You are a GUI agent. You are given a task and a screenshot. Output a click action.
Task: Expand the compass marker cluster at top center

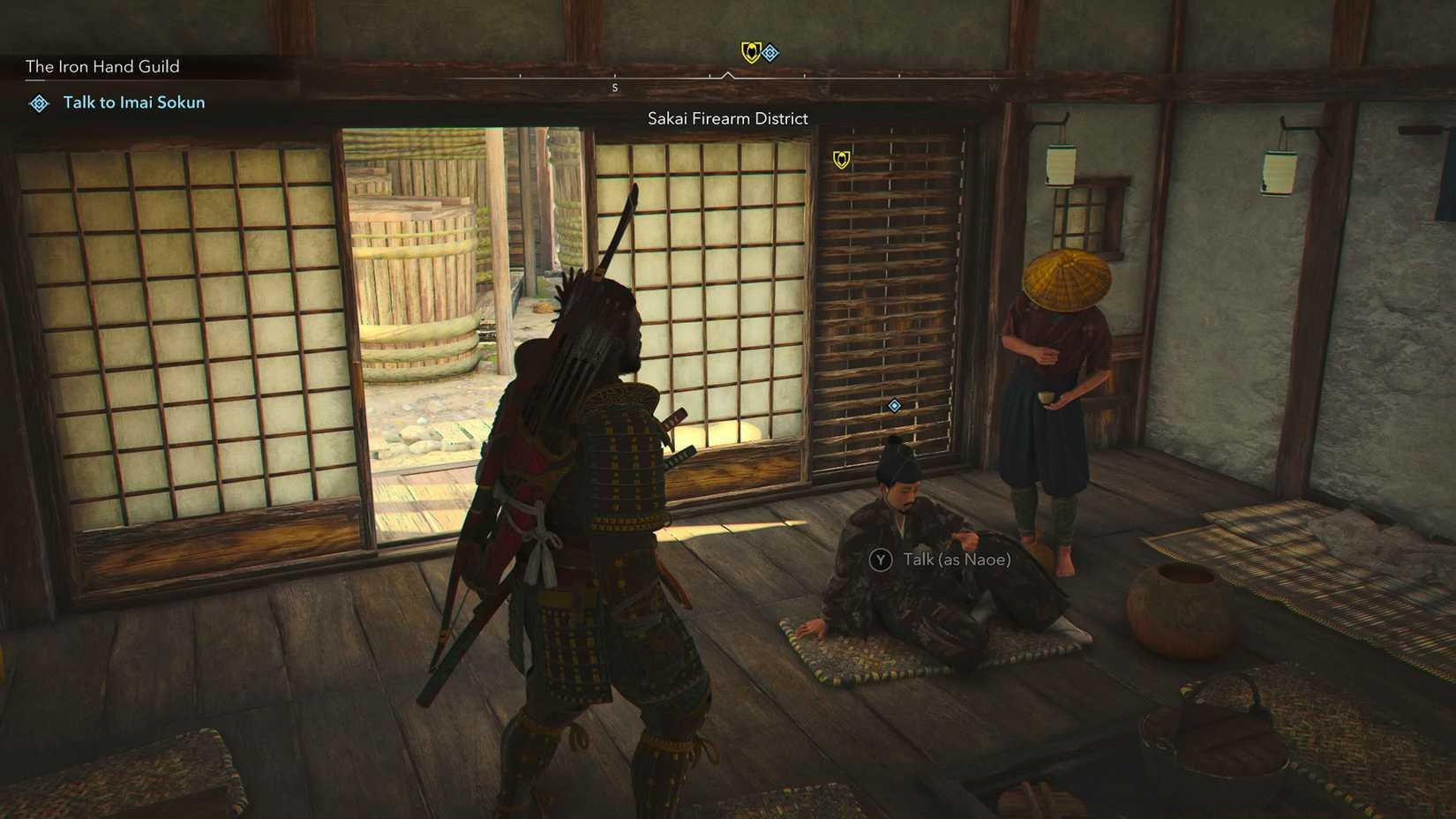[759, 53]
